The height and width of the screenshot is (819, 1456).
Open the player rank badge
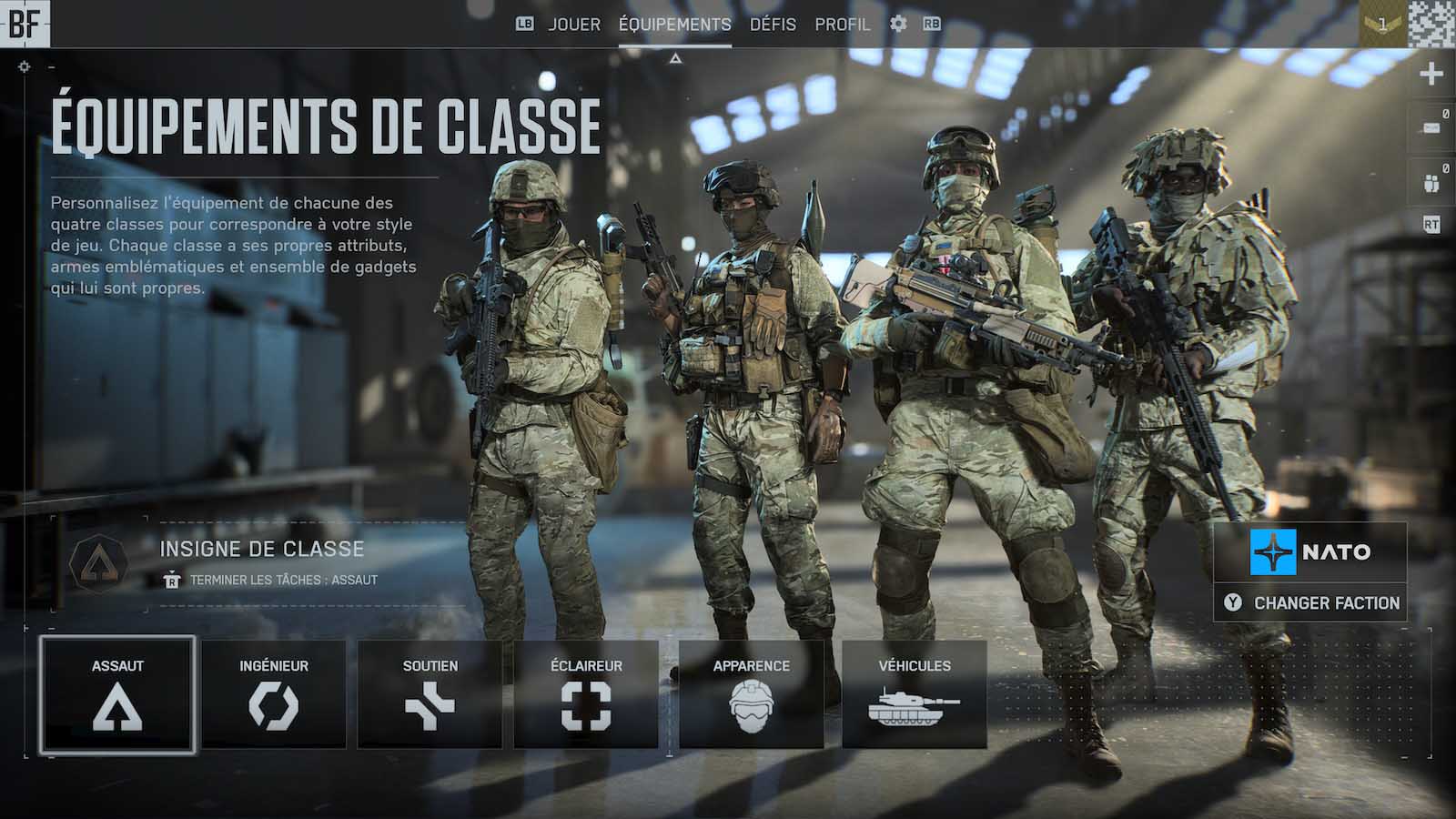coord(1382,25)
